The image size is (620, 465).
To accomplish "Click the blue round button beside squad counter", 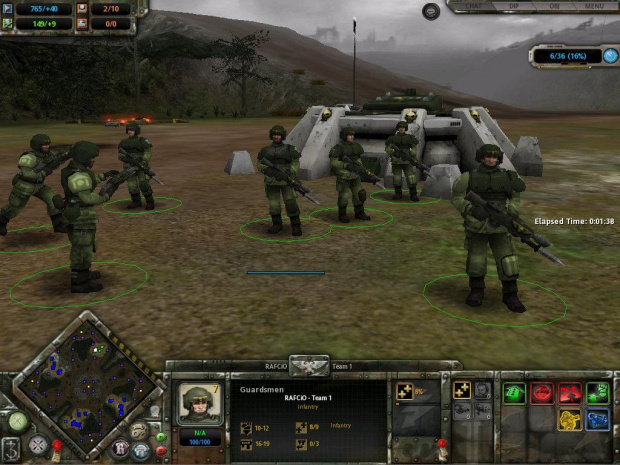I will pyautogui.click(x=610, y=56).
